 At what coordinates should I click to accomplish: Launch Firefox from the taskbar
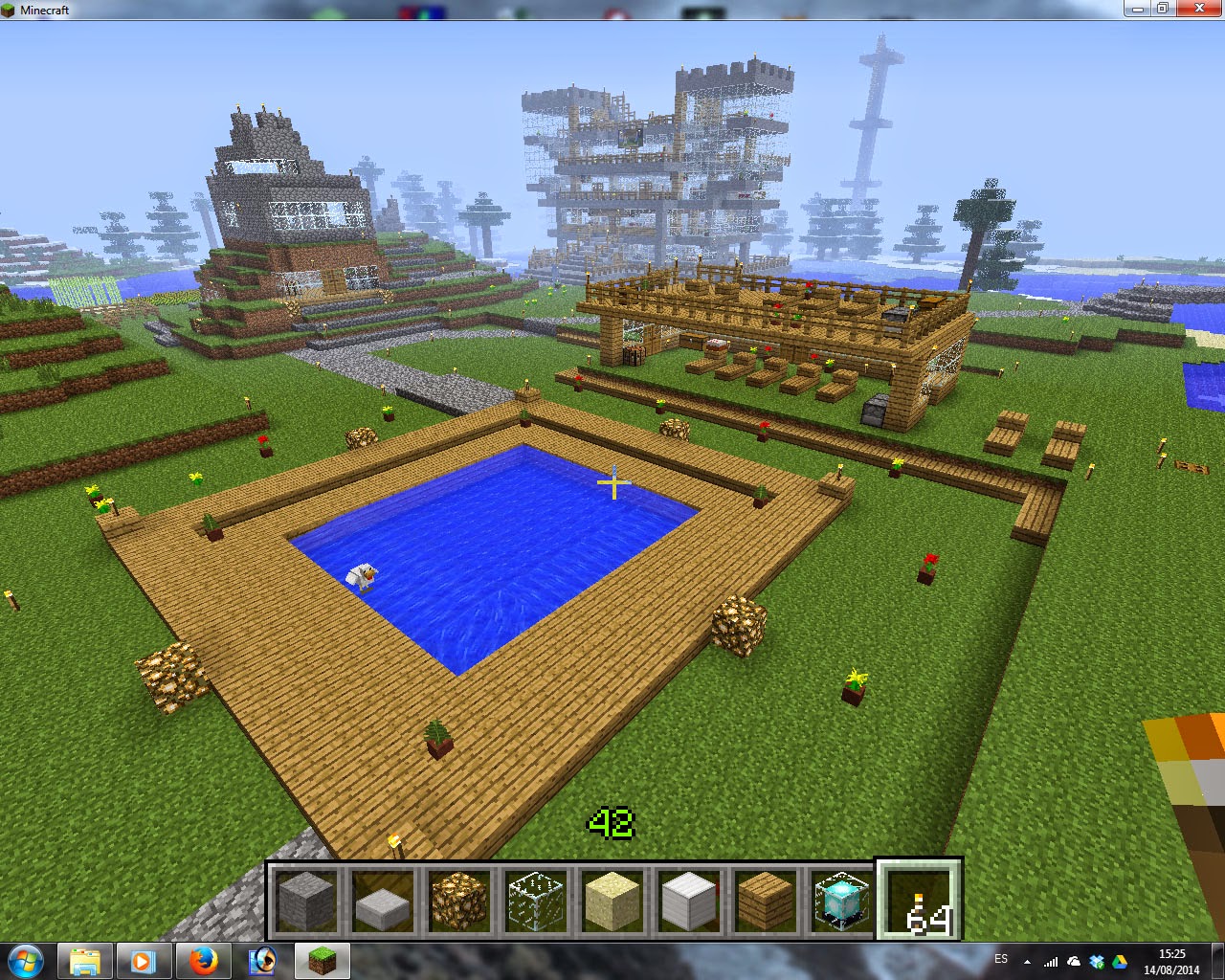[x=204, y=961]
